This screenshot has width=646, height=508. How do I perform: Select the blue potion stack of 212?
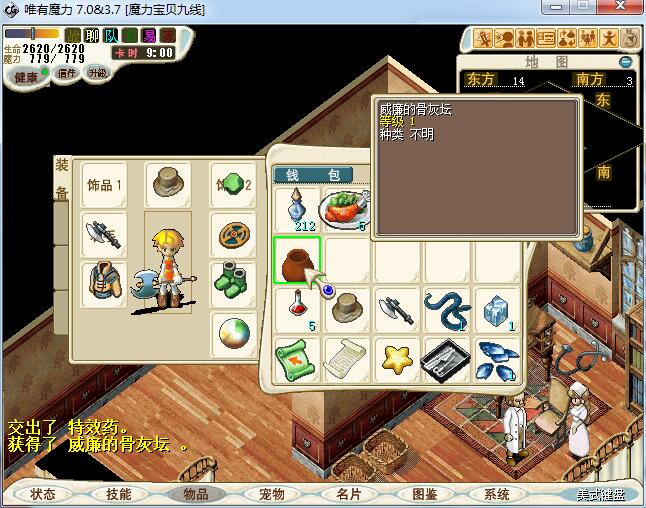[x=297, y=211]
